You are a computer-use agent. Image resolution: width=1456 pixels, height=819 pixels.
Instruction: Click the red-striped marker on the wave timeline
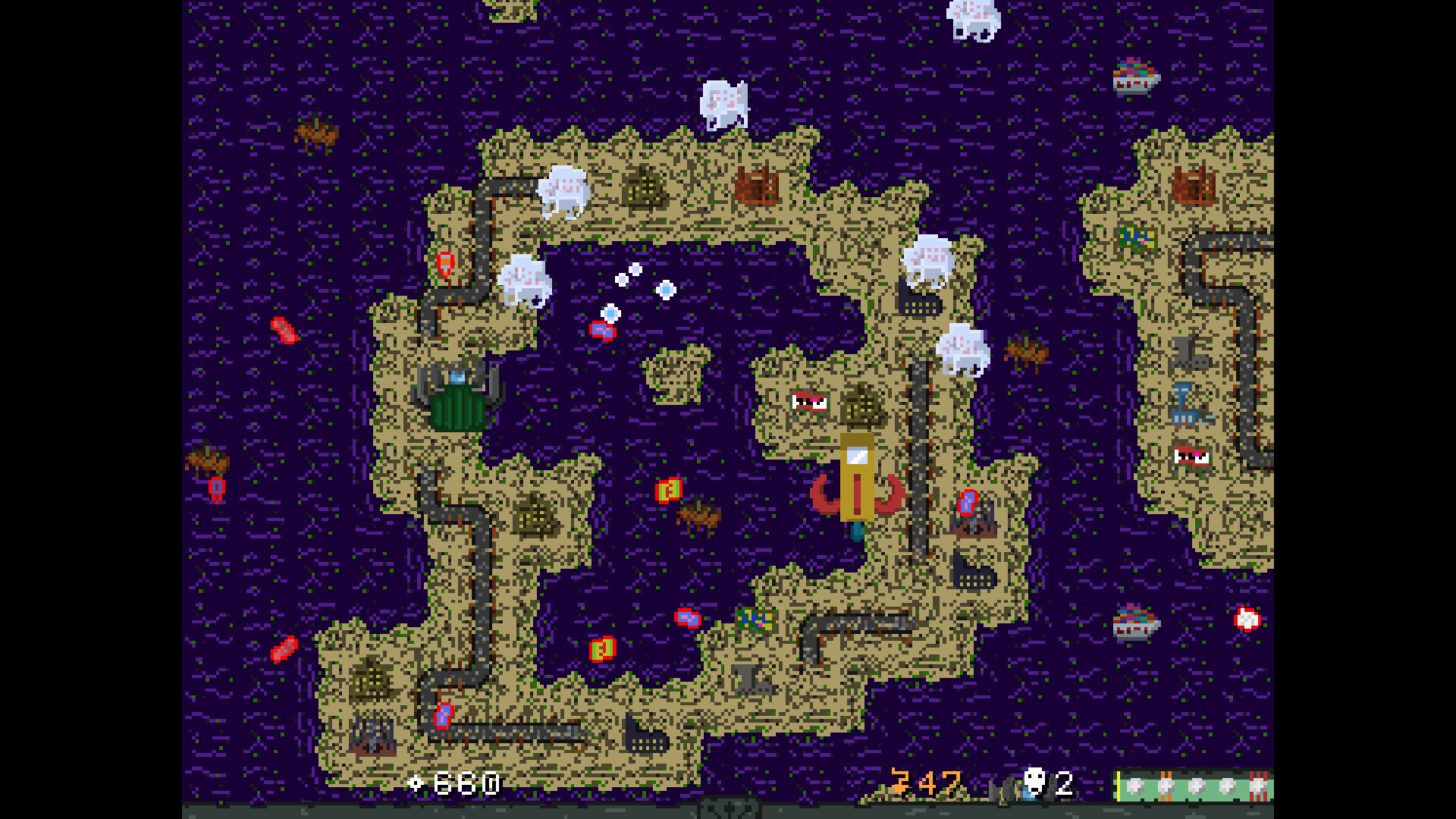(x=1259, y=785)
